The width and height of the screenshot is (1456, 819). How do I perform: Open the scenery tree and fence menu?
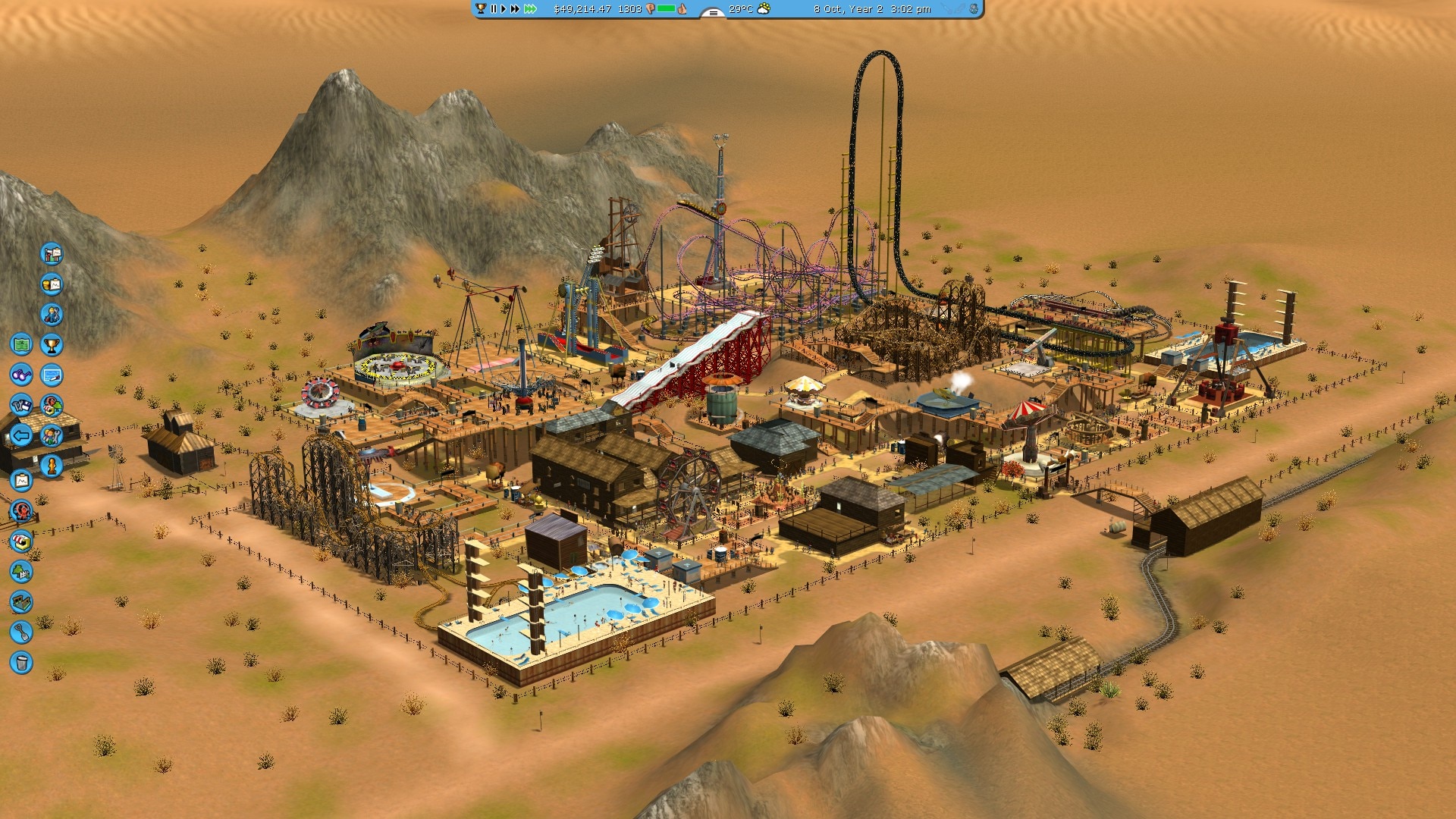(x=21, y=572)
